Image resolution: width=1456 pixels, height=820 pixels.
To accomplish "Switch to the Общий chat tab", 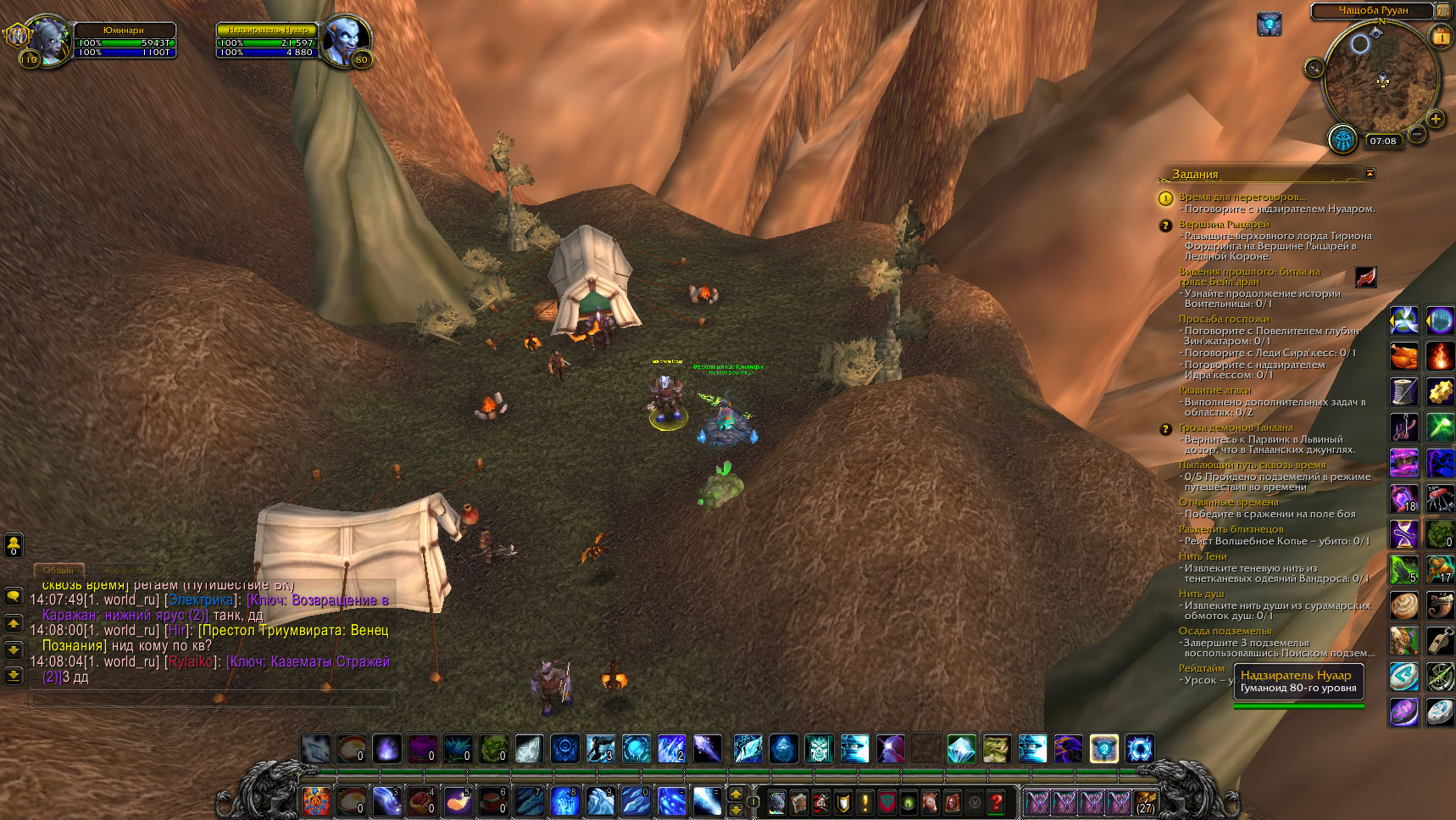I will [x=58, y=571].
